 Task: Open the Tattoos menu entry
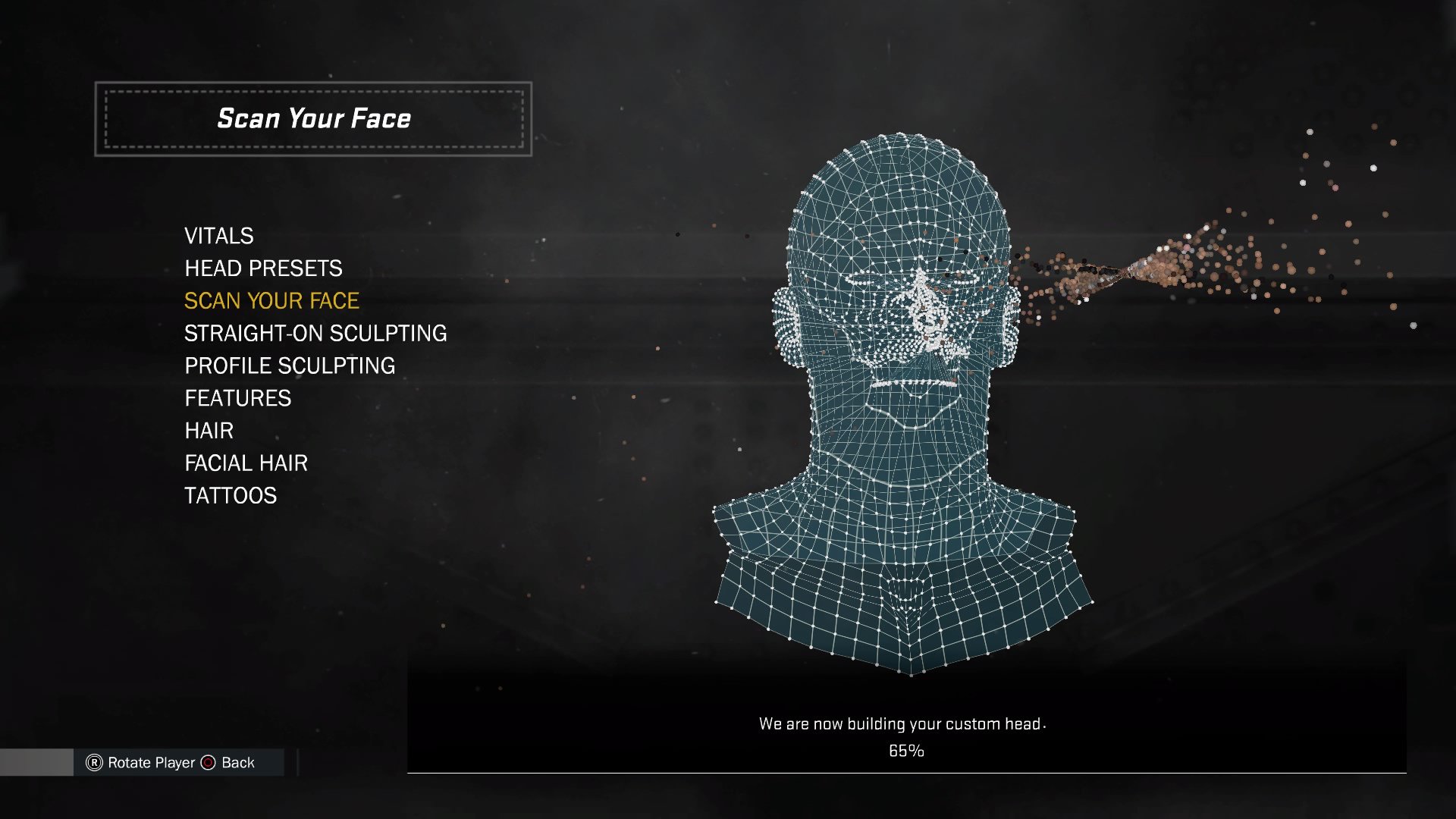(231, 496)
